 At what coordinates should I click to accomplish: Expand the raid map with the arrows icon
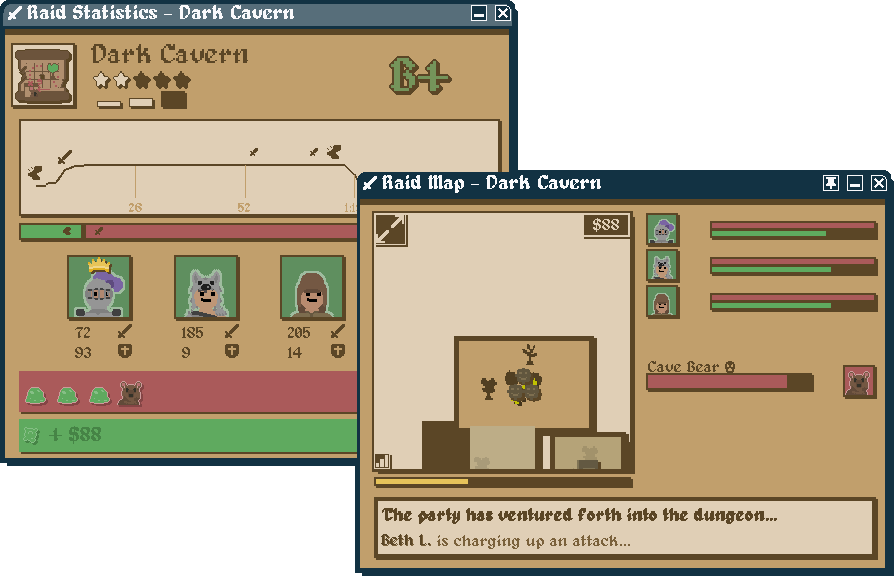(x=390, y=229)
